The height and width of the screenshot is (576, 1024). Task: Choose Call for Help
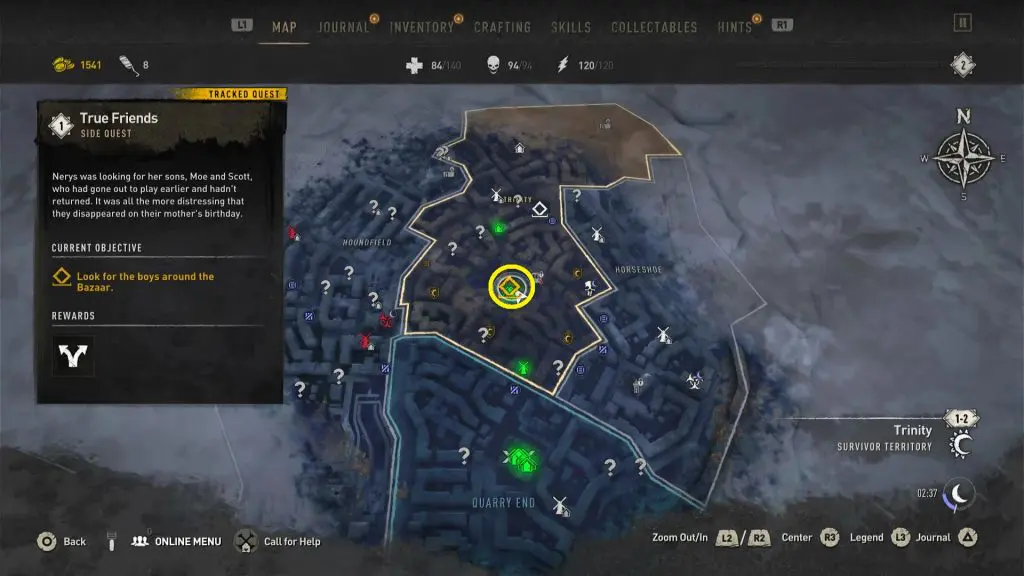(x=292, y=541)
